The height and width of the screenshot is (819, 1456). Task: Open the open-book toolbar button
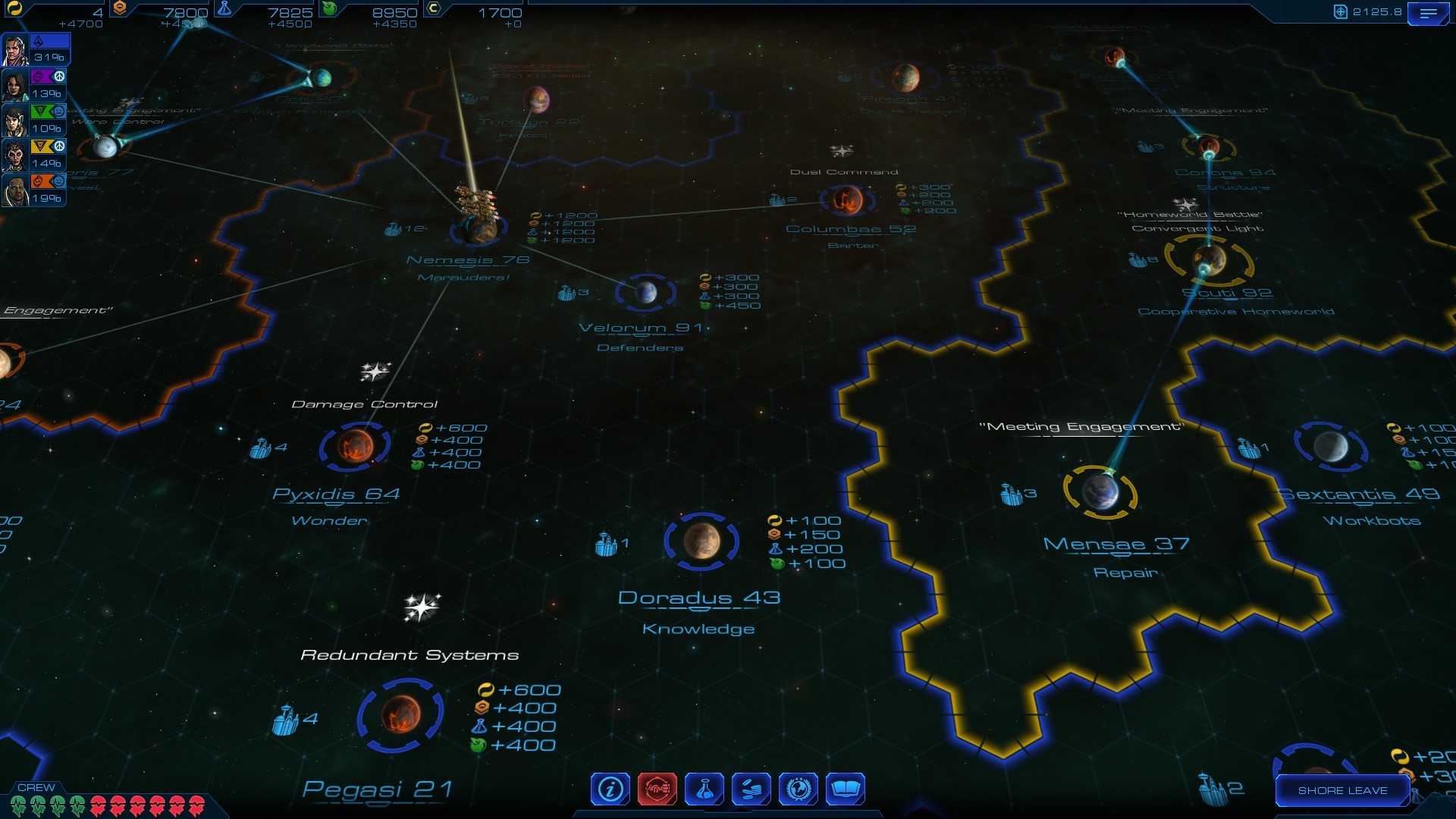846,789
